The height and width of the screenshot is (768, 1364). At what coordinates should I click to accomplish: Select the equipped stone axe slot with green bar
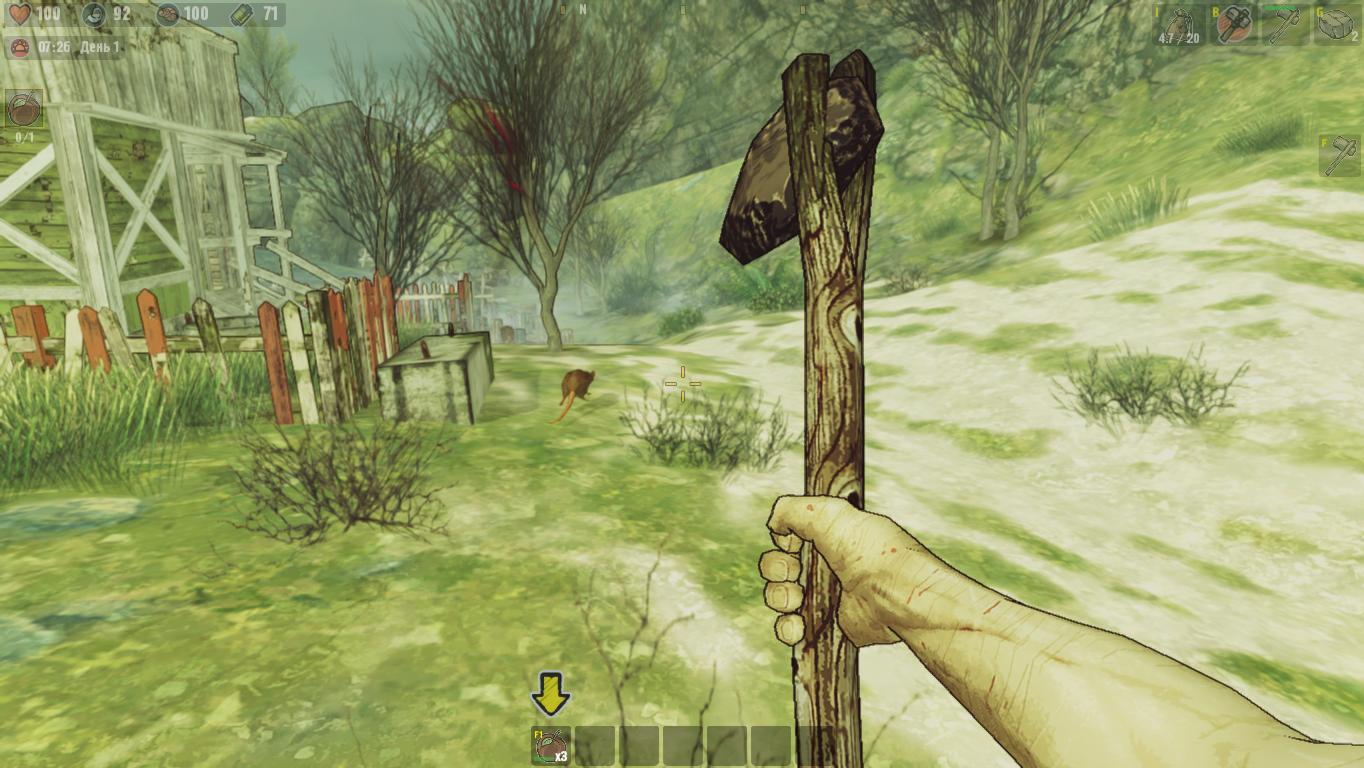click(1285, 24)
